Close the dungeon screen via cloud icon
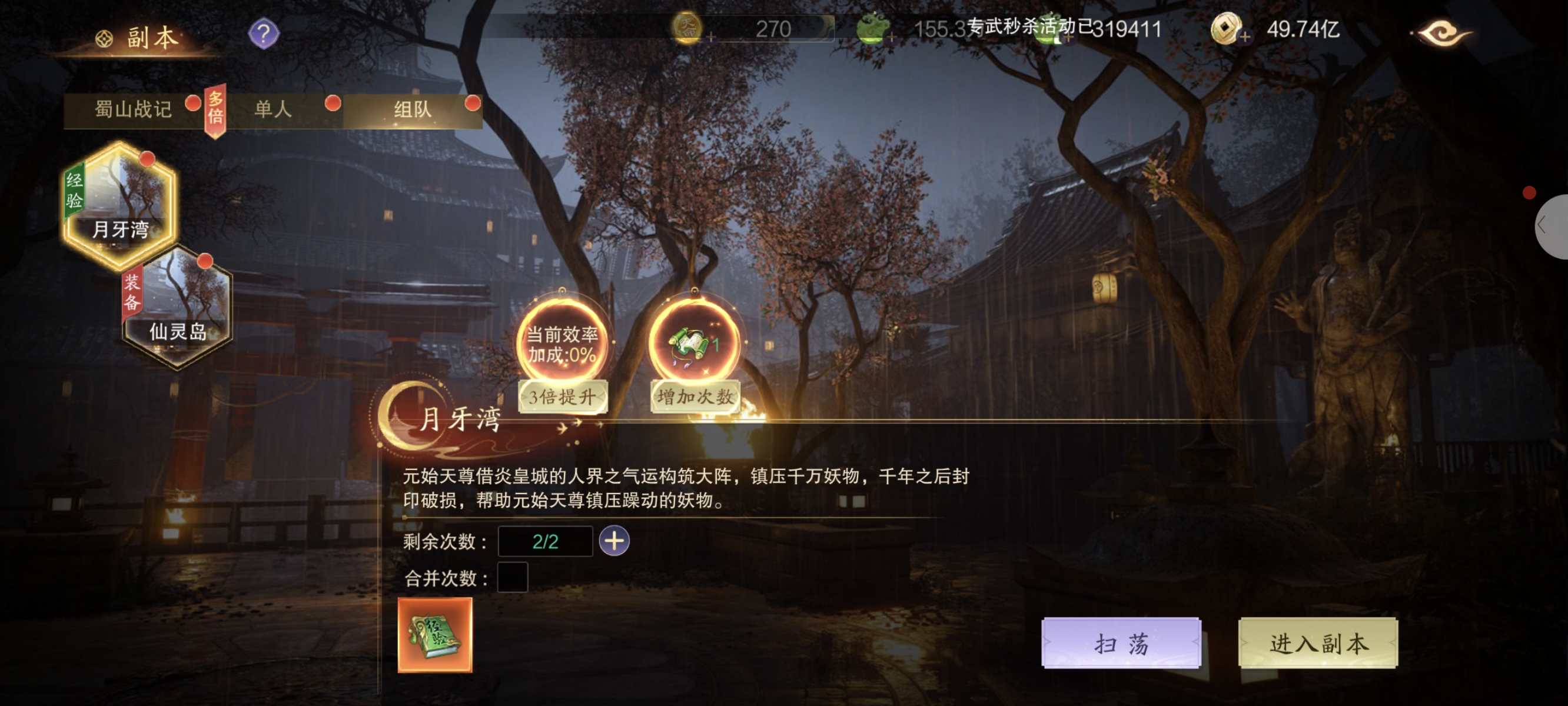 click(1441, 32)
